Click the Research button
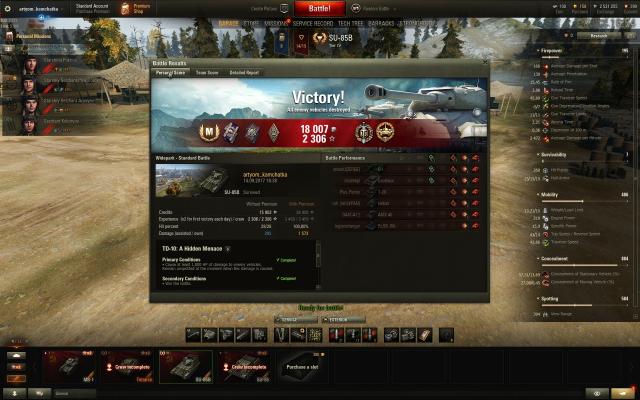This screenshot has width=640, height=400. click(x=598, y=35)
